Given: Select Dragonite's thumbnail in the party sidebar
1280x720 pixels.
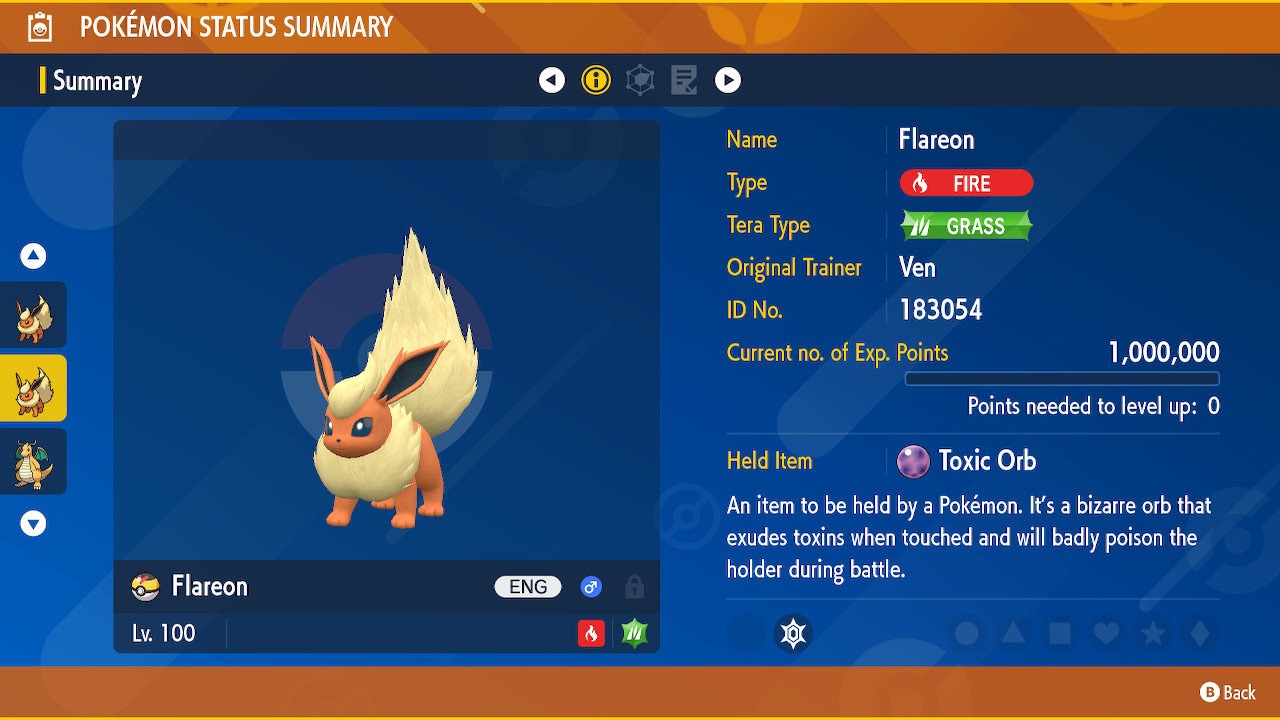Looking at the screenshot, I should 33,461.
